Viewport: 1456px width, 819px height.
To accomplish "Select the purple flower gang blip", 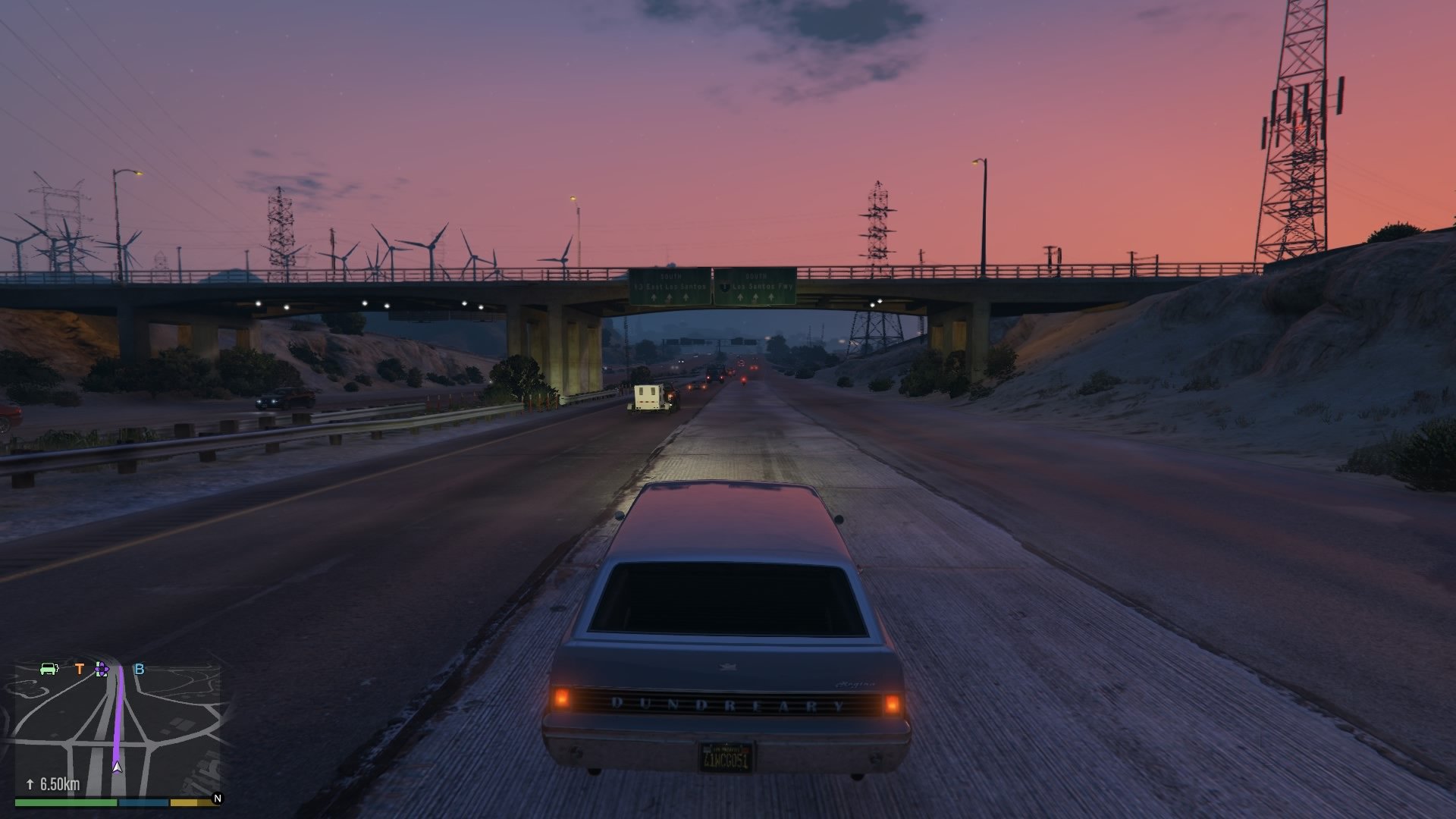I will (101, 669).
